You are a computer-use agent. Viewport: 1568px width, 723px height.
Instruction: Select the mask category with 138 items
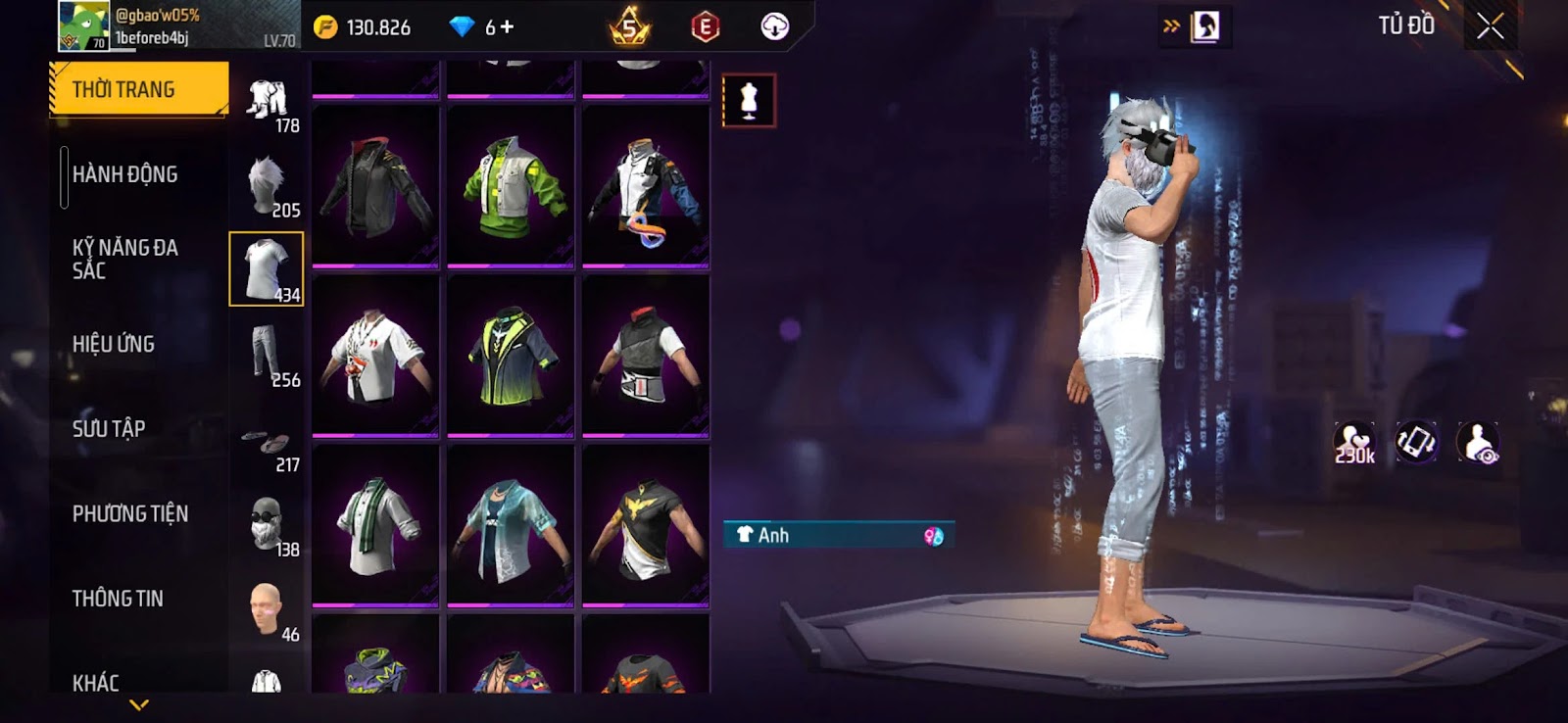pyautogui.click(x=268, y=524)
